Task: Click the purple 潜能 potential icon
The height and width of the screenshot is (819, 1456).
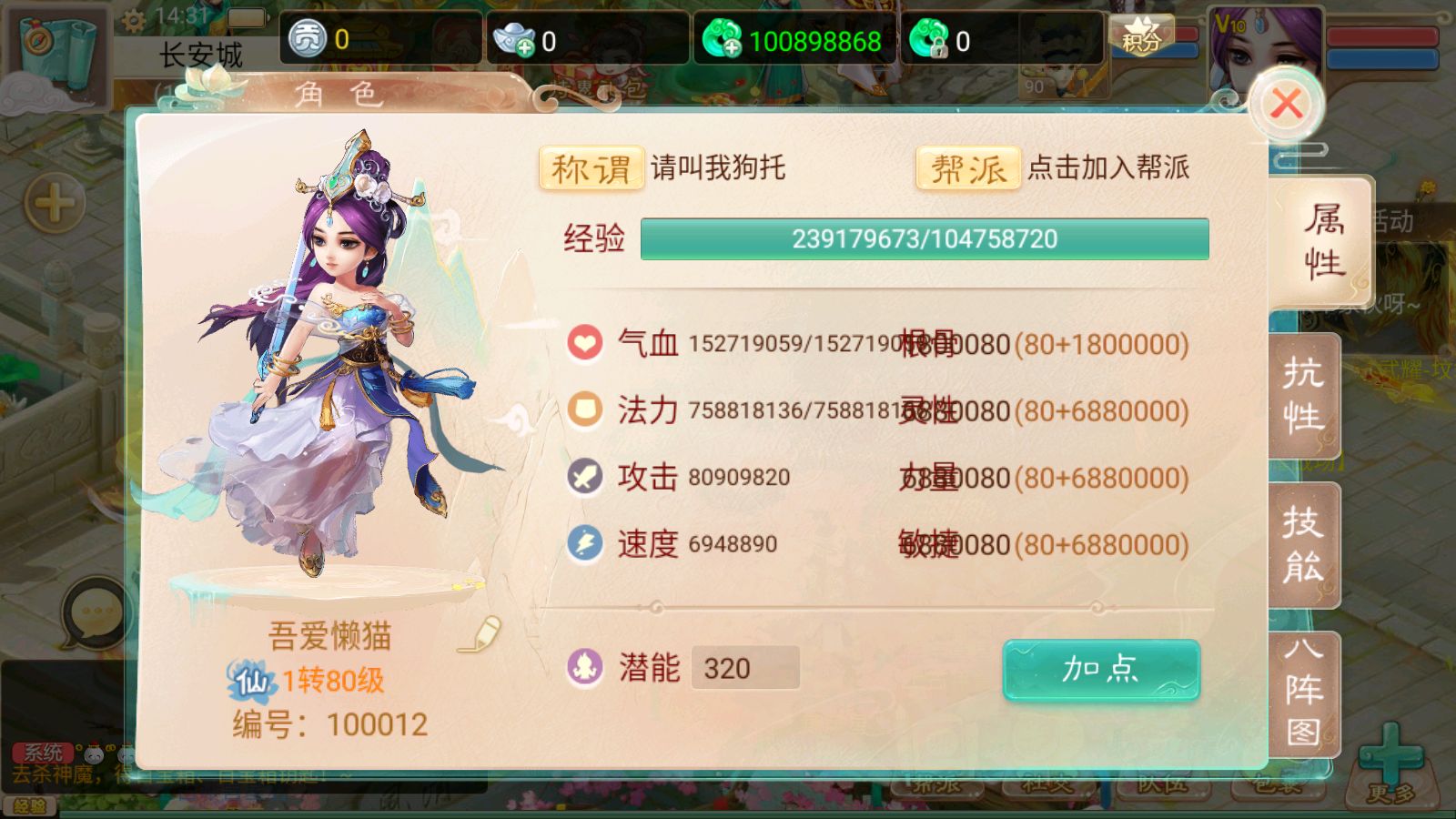Action: pos(585,668)
